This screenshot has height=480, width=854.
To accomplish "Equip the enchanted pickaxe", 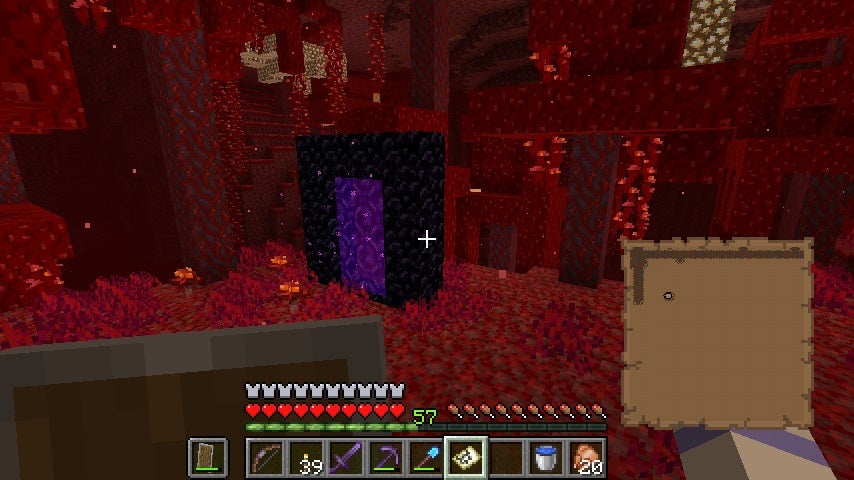I will click(384, 458).
